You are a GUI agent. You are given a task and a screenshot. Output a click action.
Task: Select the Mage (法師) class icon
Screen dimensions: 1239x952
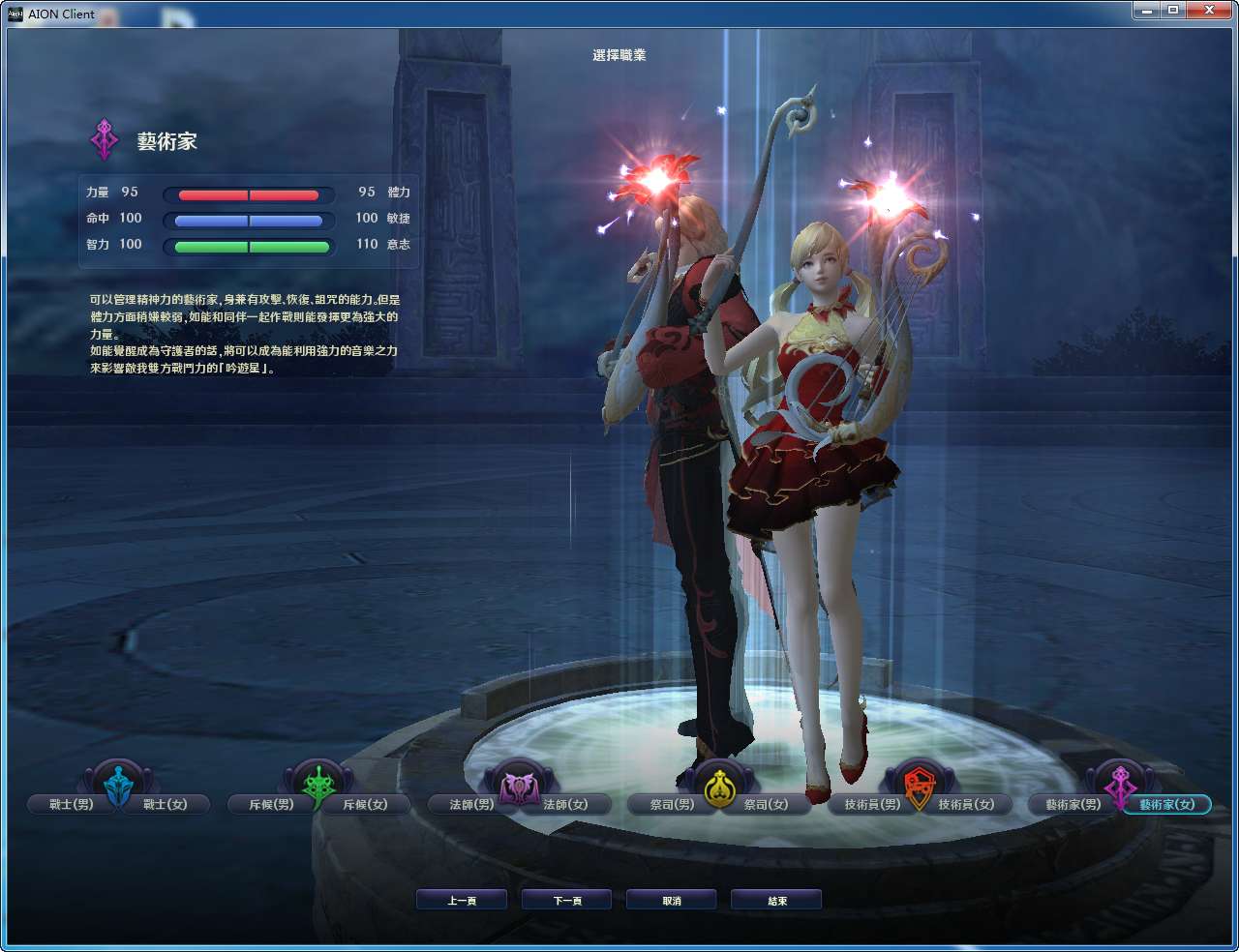519,784
